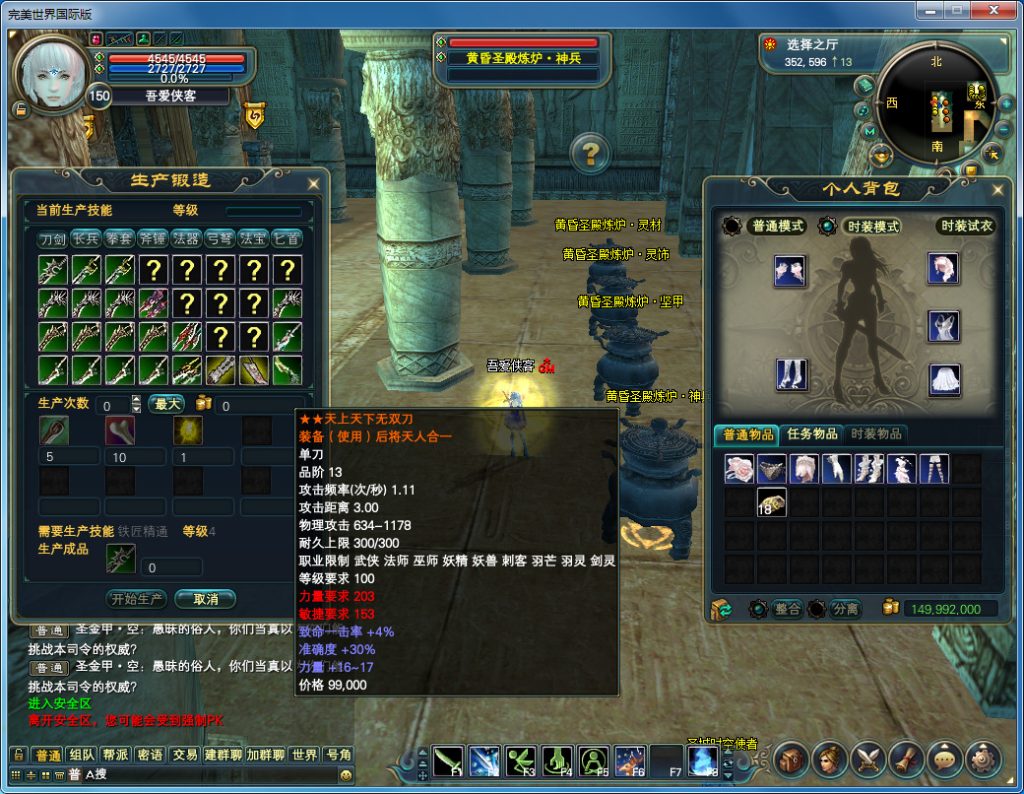Open the yellow question mark help button
This screenshot has height=794, width=1024.
(590, 153)
